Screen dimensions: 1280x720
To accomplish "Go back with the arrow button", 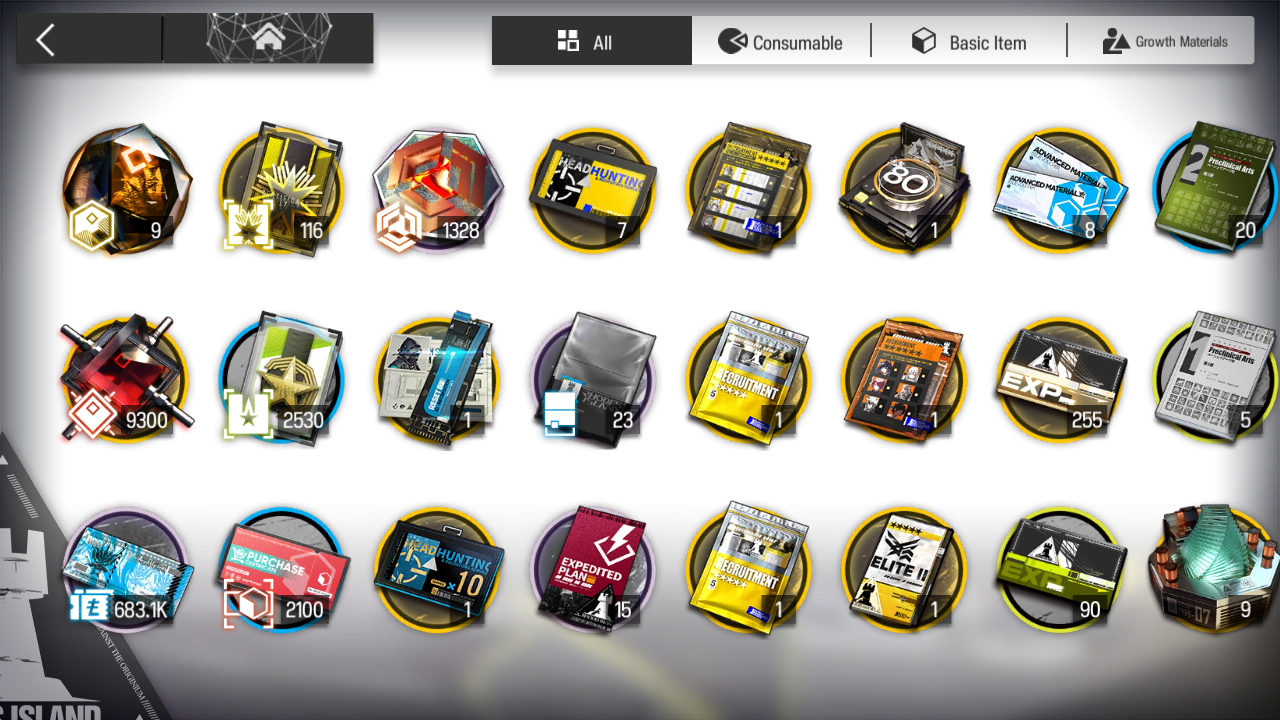I will tap(45, 41).
